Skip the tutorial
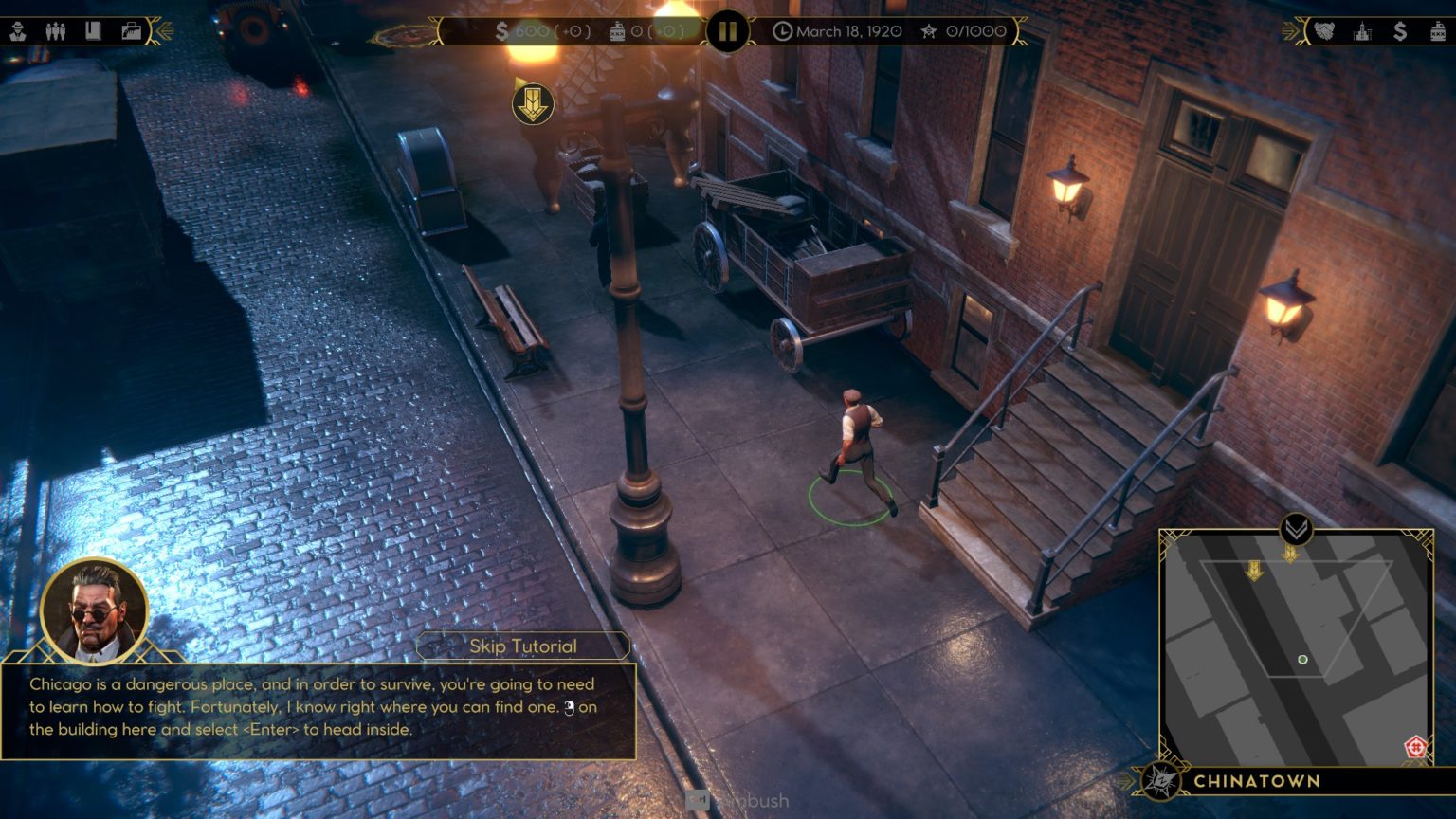 (x=522, y=646)
